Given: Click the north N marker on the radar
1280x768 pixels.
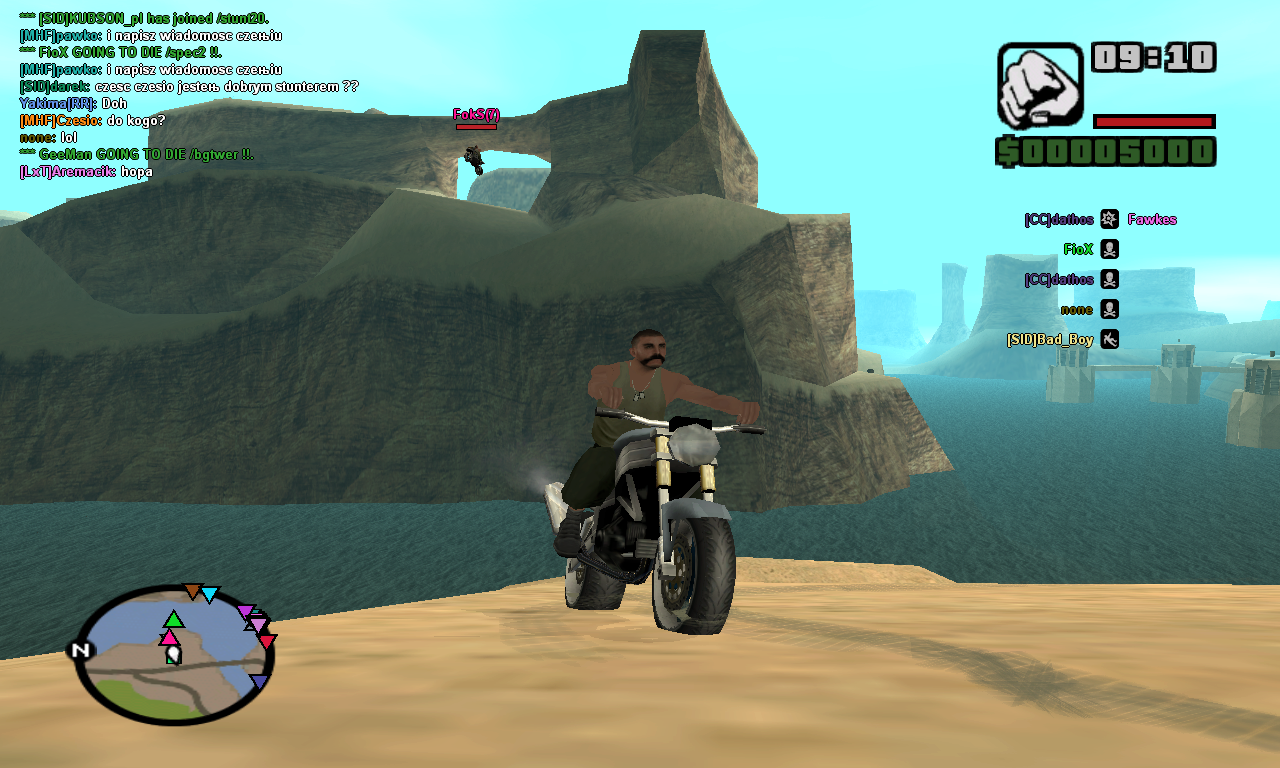Looking at the screenshot, I should [81, 651].
